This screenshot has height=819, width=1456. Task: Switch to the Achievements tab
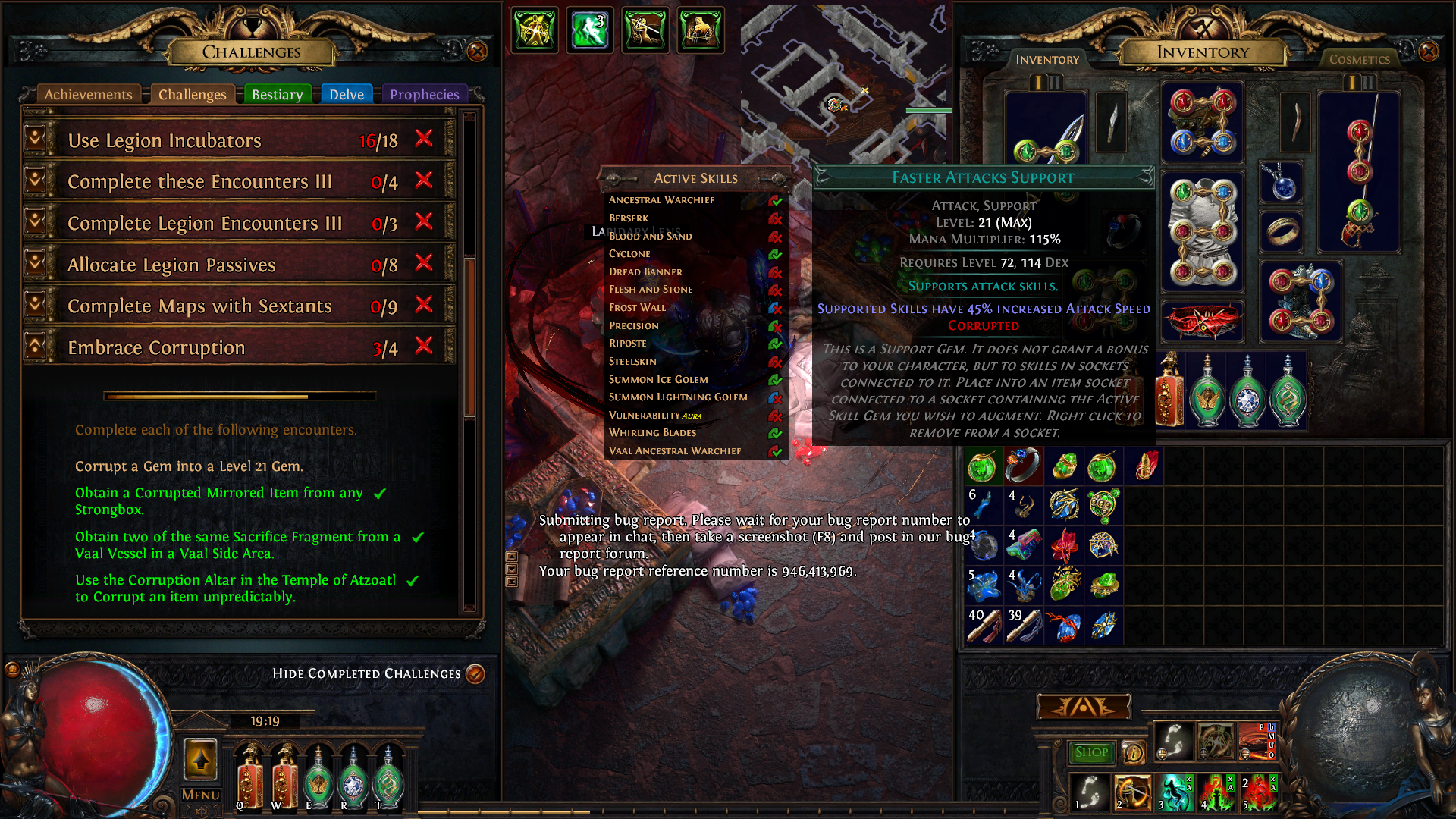(x=88, y=95)
